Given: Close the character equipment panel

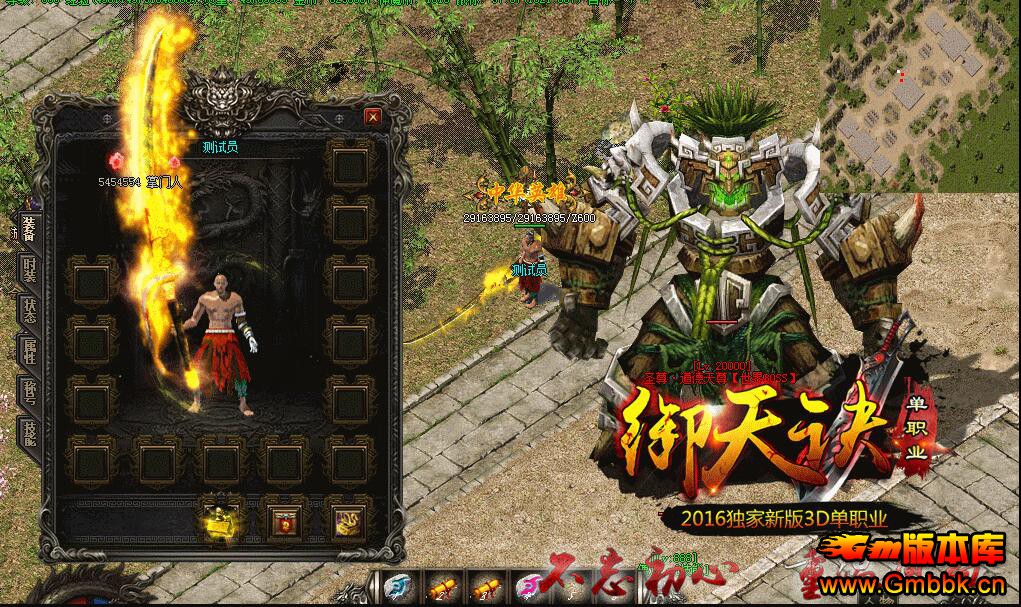Looking at the screenshot, I should pos(373,117).
